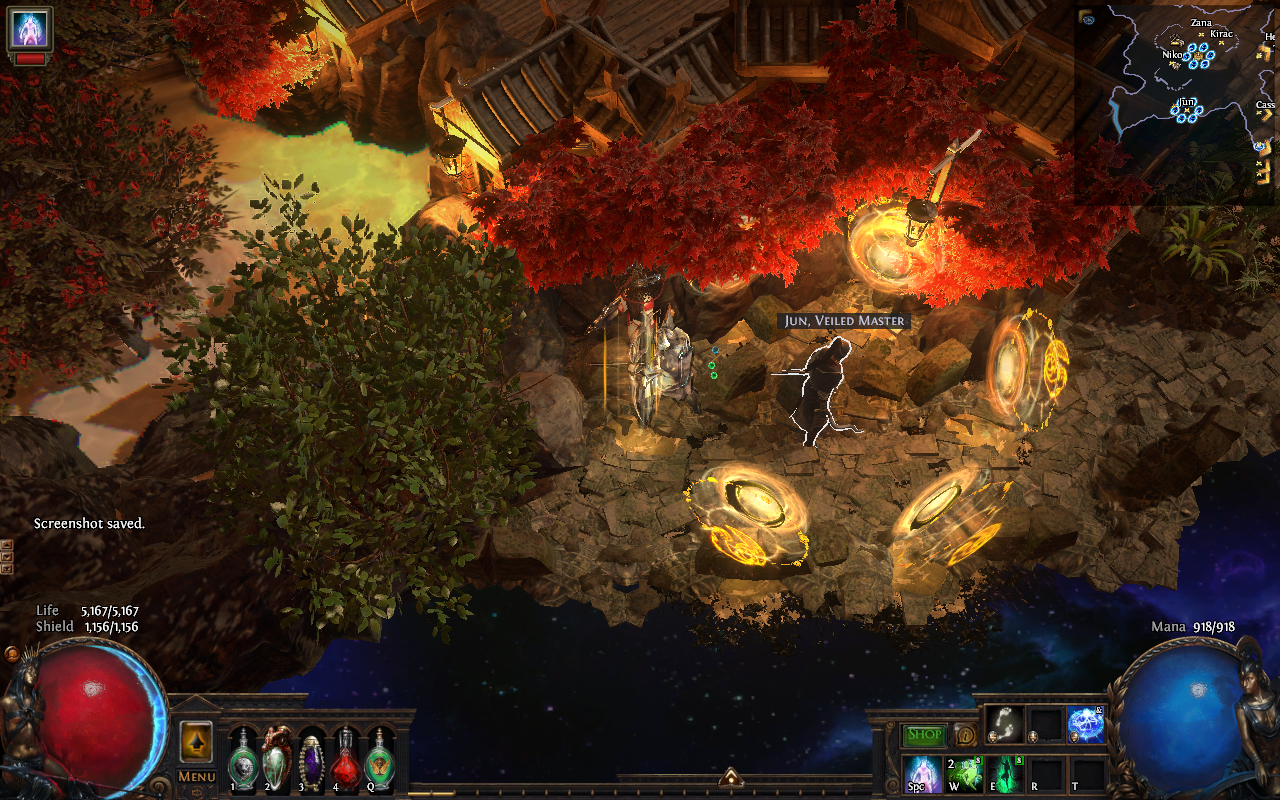
Task: Open the green Shop button
Action: point(925,735)
